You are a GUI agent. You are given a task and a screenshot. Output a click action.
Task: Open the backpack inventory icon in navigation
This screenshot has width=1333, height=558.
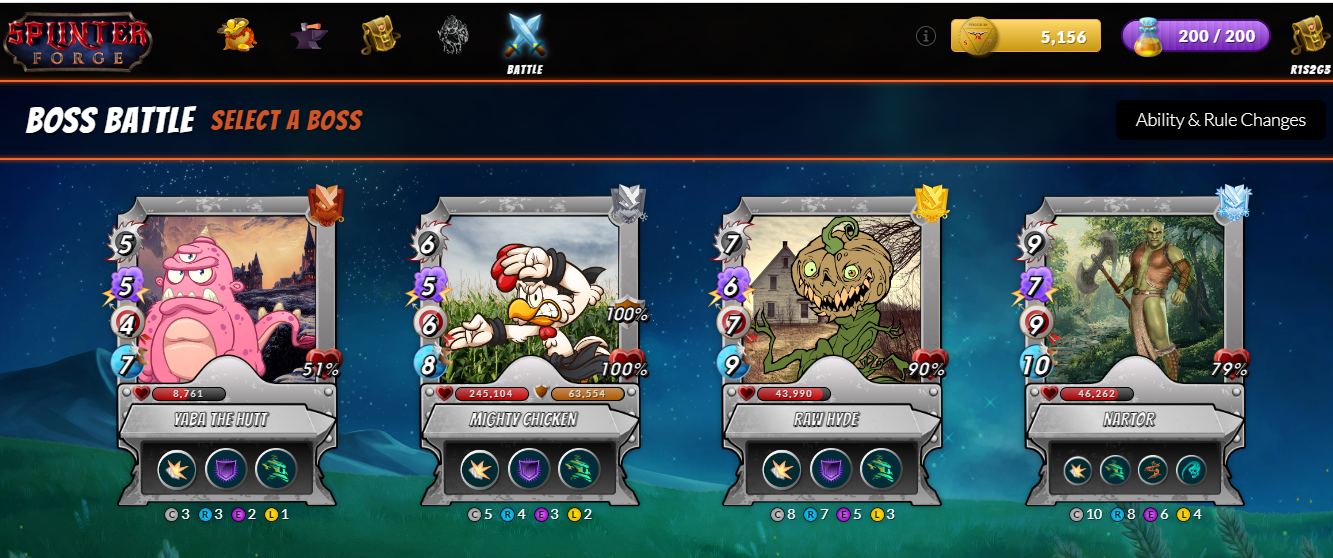(381, 36)
